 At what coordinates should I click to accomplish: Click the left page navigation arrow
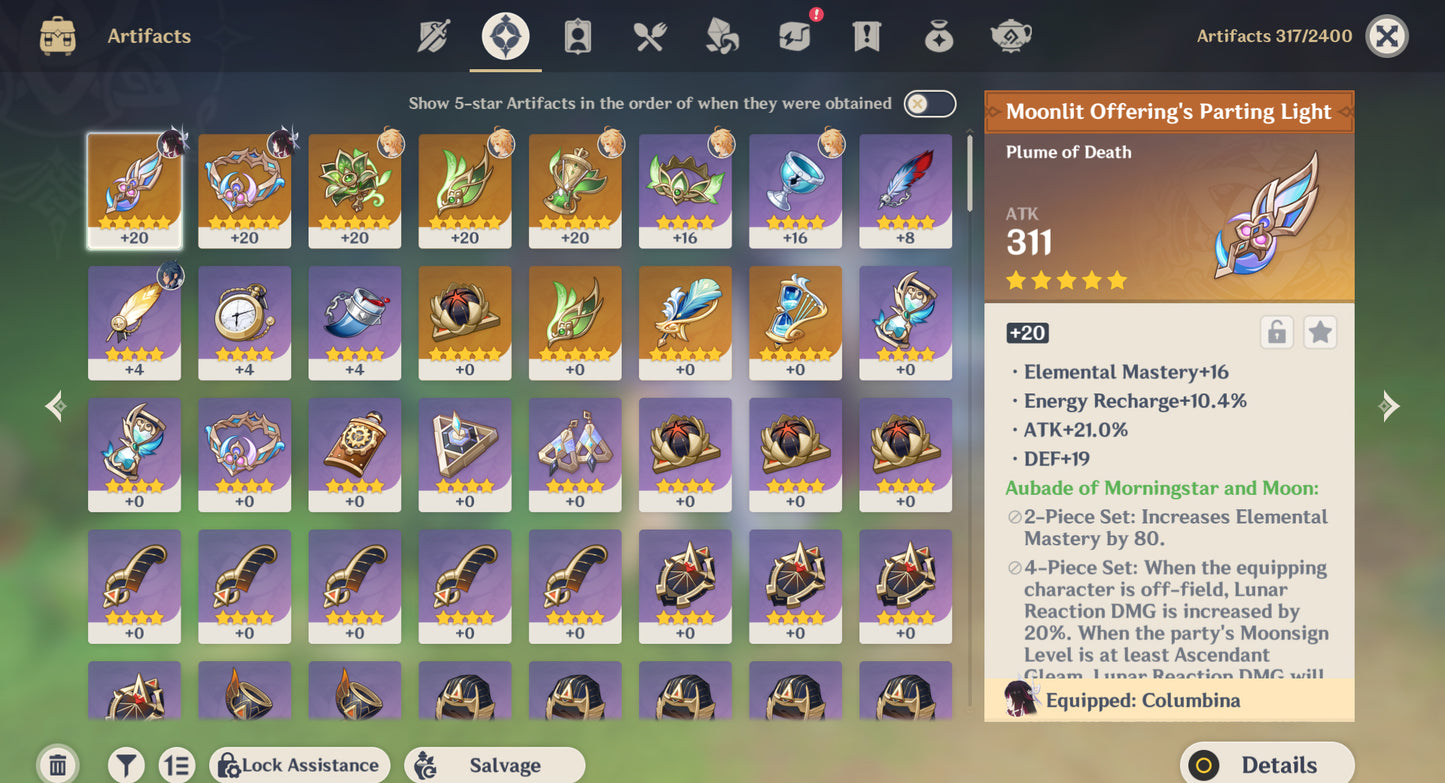coord(56,405)
